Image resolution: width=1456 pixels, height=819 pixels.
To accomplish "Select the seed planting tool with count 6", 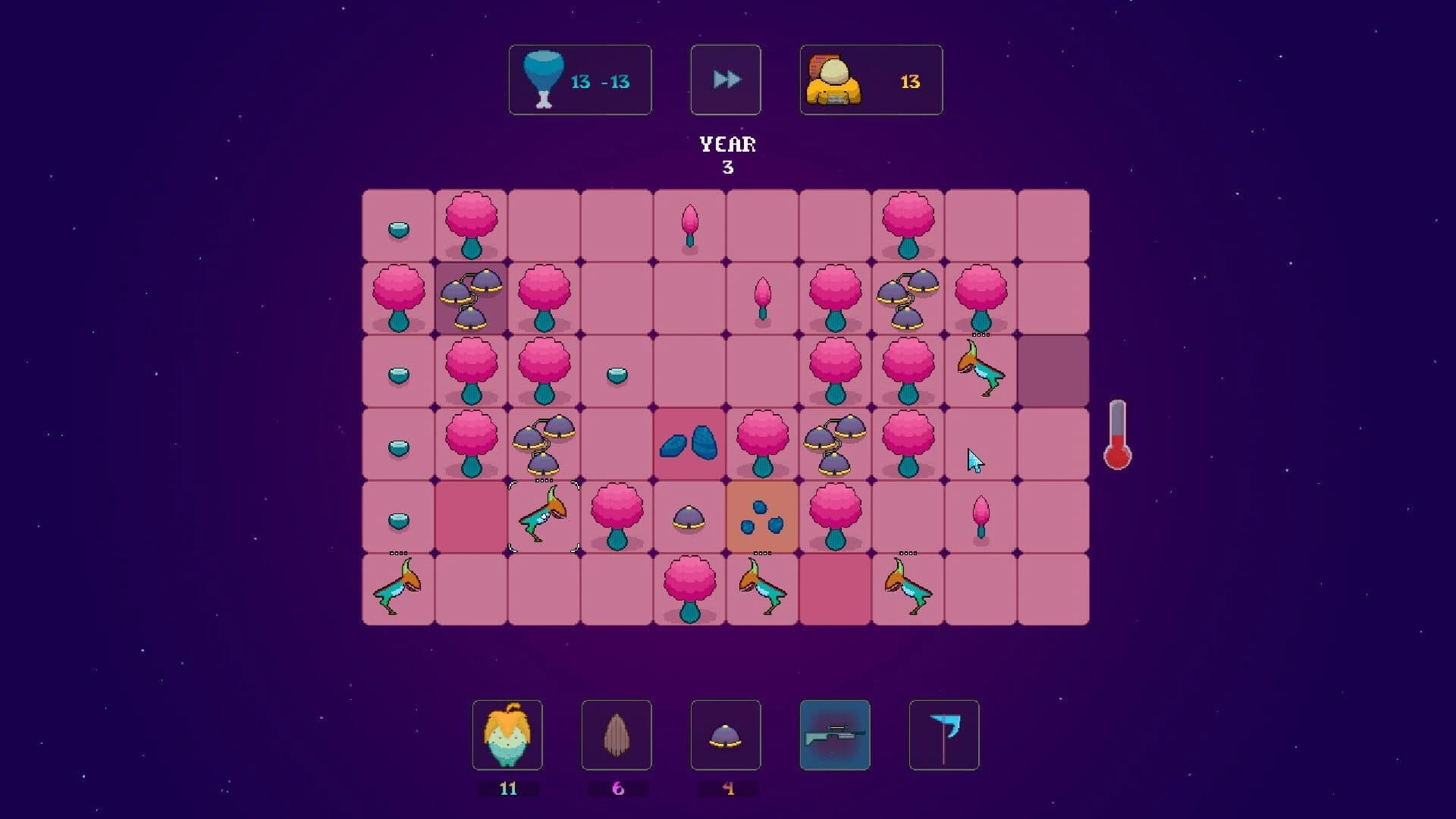I will tap(617, 736).
